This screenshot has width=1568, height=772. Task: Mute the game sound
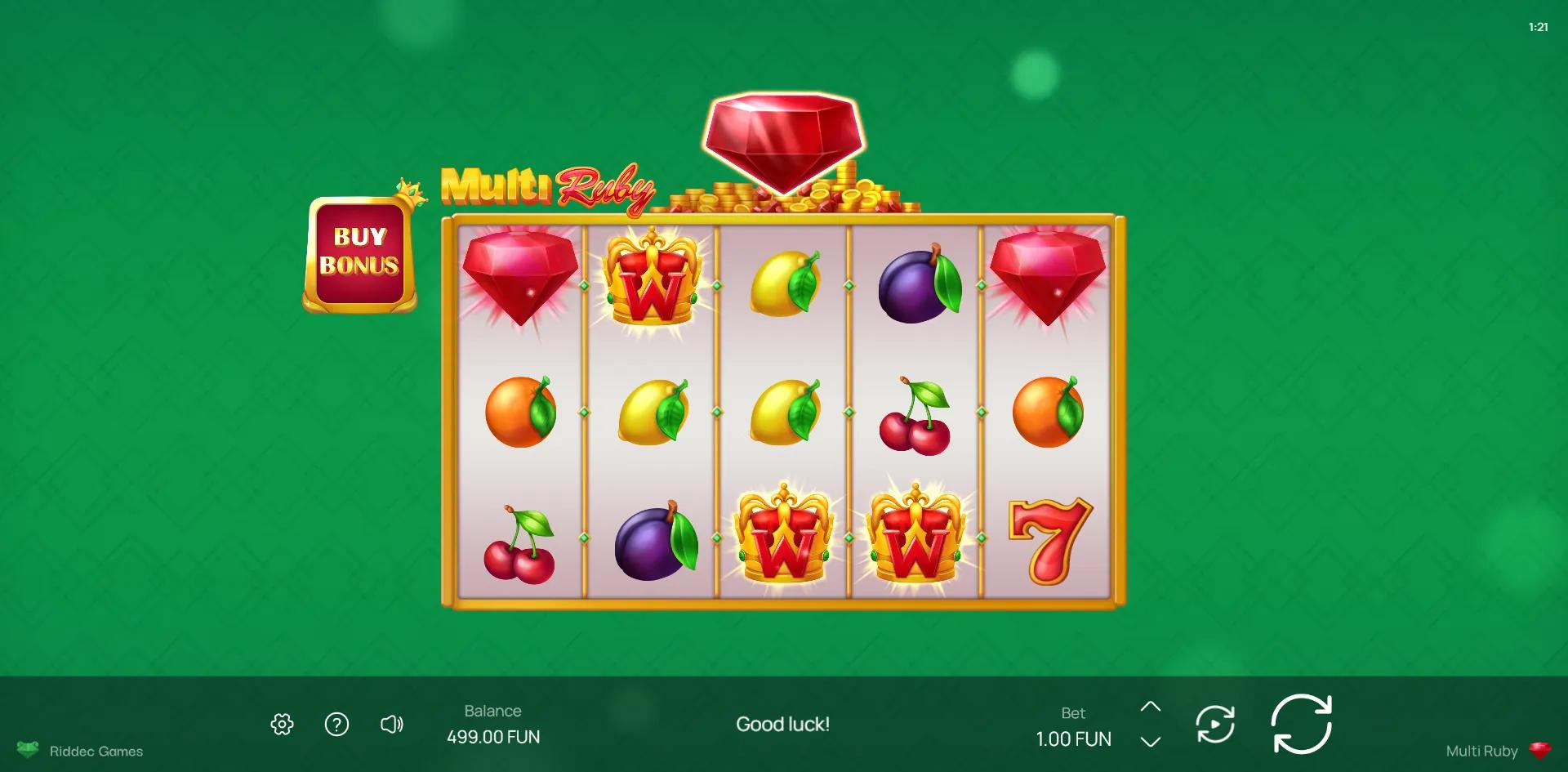pos(391,724)
